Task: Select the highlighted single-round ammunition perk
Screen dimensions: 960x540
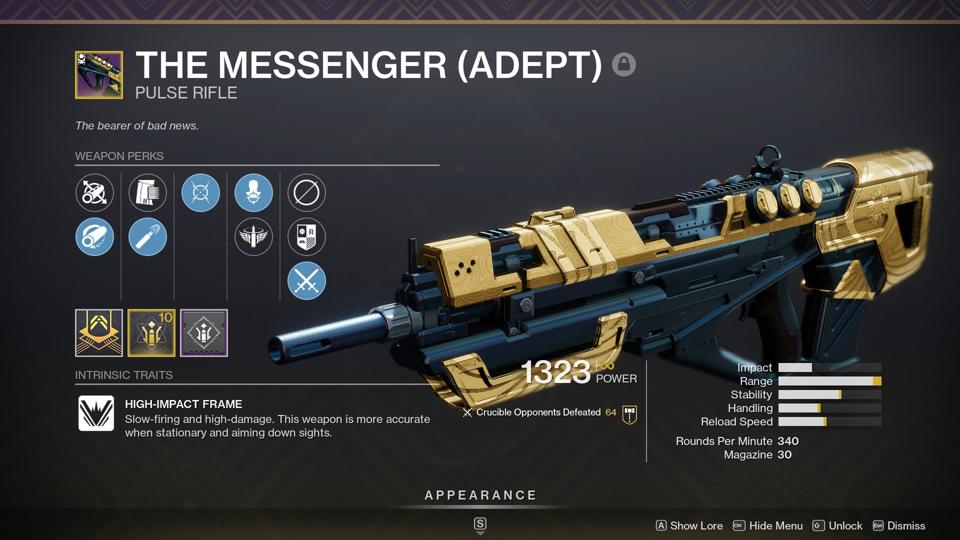Action: tap(147, 237)
